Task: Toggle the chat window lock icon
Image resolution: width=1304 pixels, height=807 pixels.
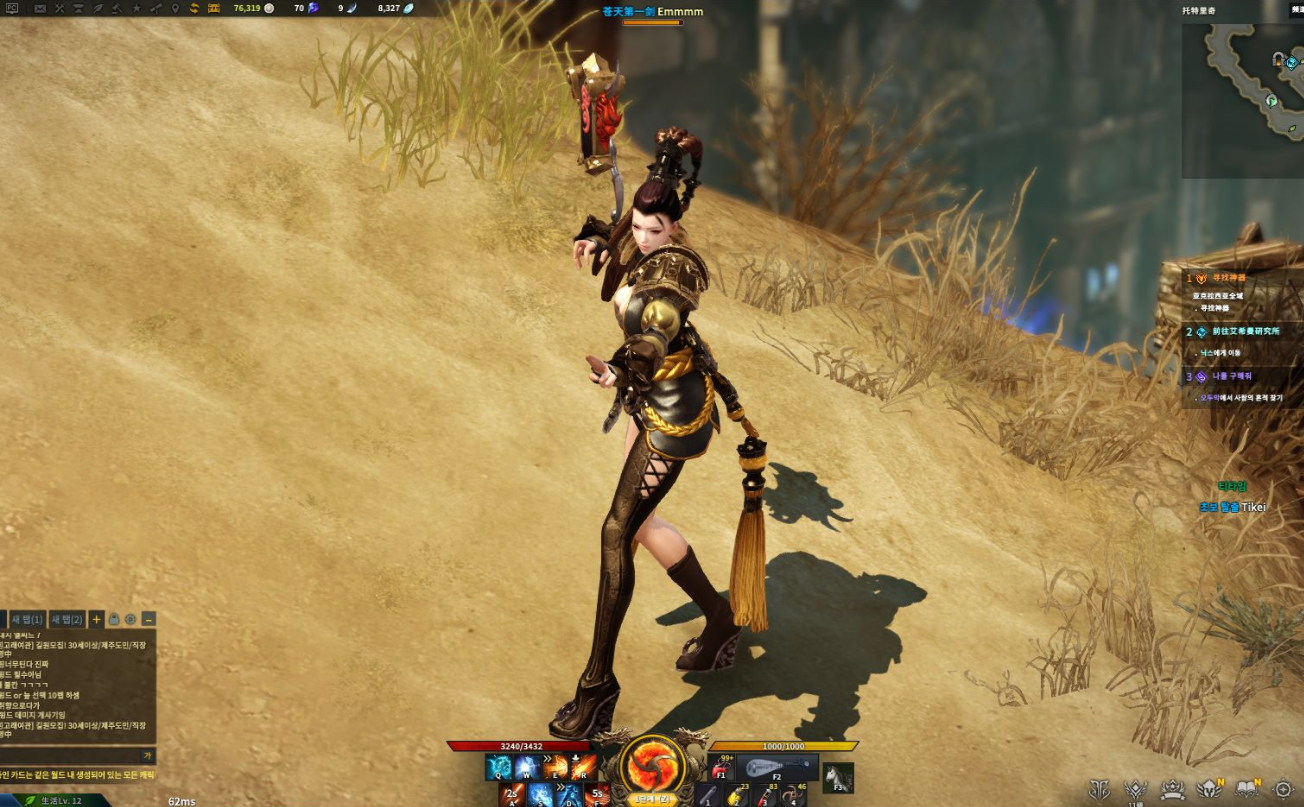Action: coord(114,620)
